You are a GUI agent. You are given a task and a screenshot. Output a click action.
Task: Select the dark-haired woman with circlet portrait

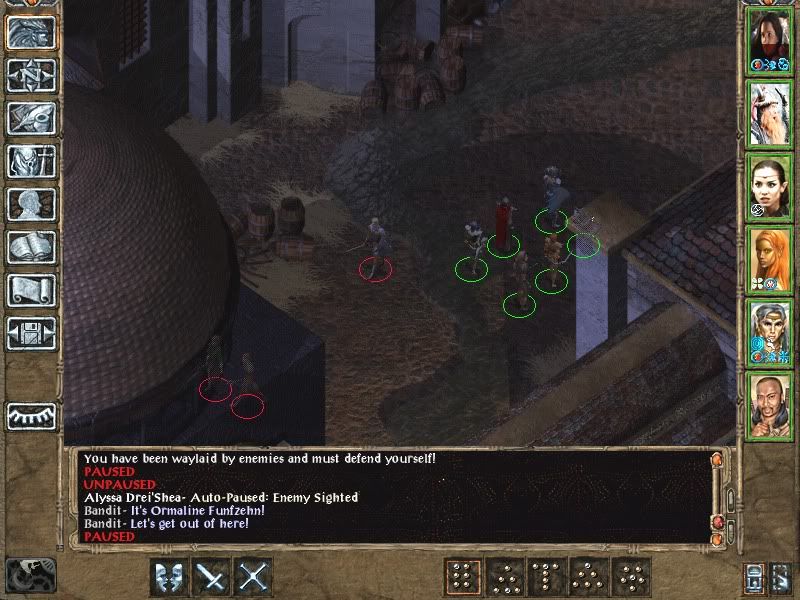coord(770,186)
